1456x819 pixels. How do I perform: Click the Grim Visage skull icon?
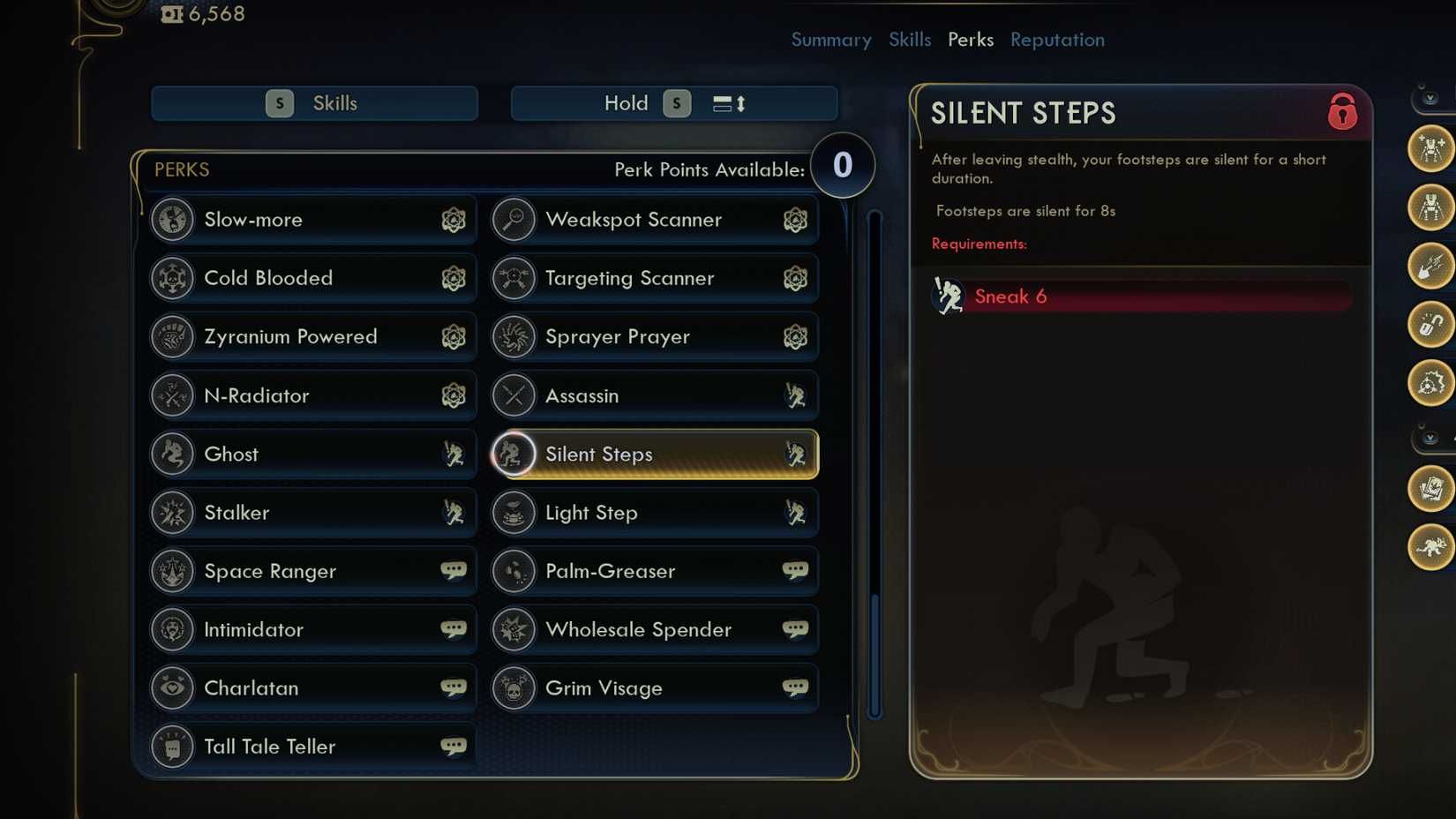[513, 688]
